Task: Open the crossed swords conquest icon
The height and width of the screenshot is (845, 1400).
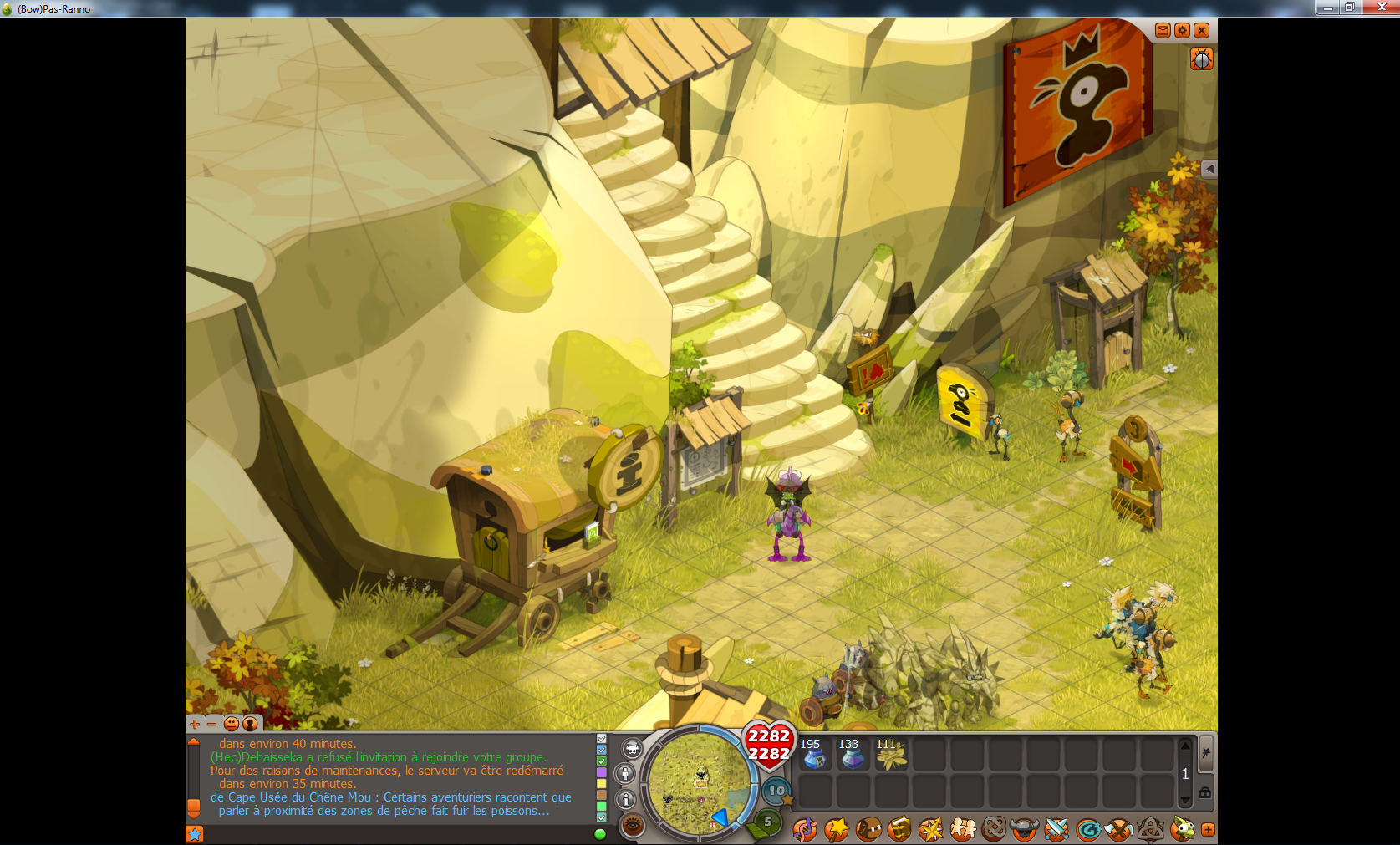Action: pos(1056,829)
